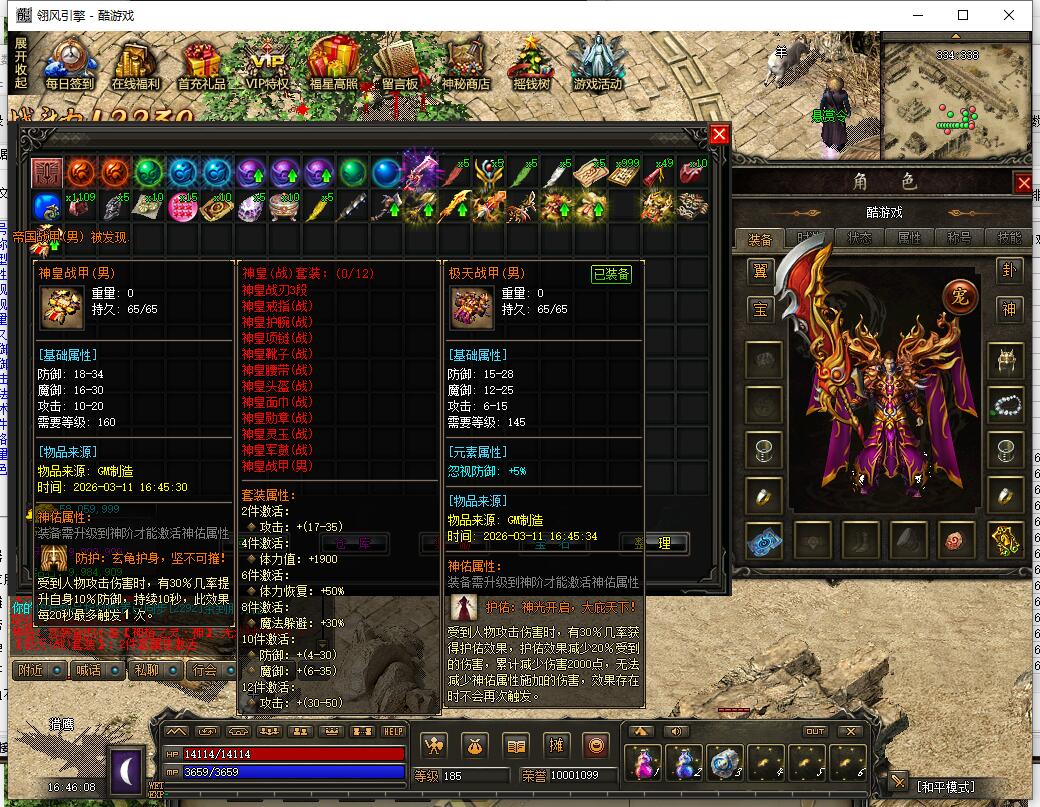Screen dimensions: 1040x807
Task: Click the minimap
Action: pyautogui.click(x=955, y=98)
